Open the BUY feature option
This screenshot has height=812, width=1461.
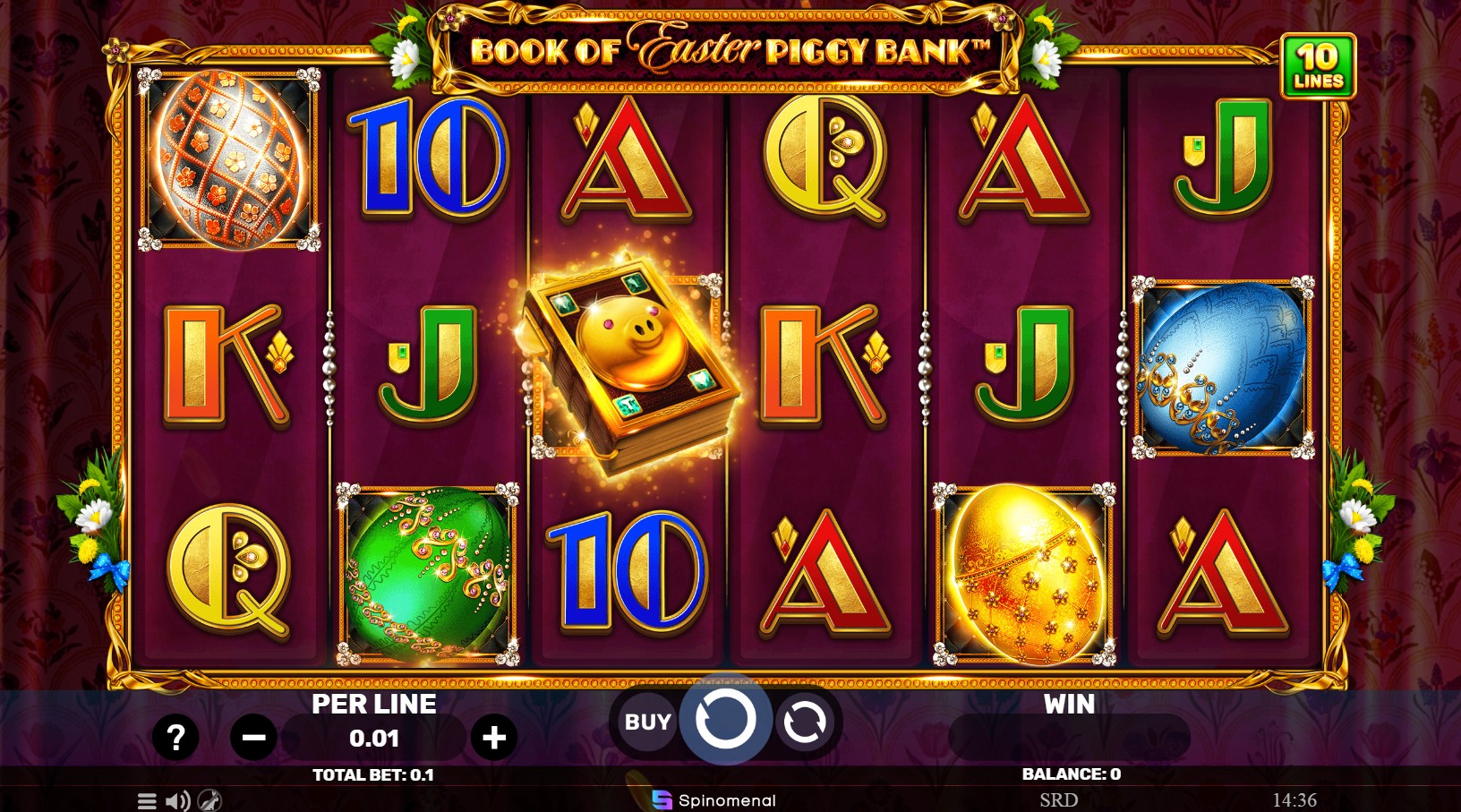(x=647, y=722)
